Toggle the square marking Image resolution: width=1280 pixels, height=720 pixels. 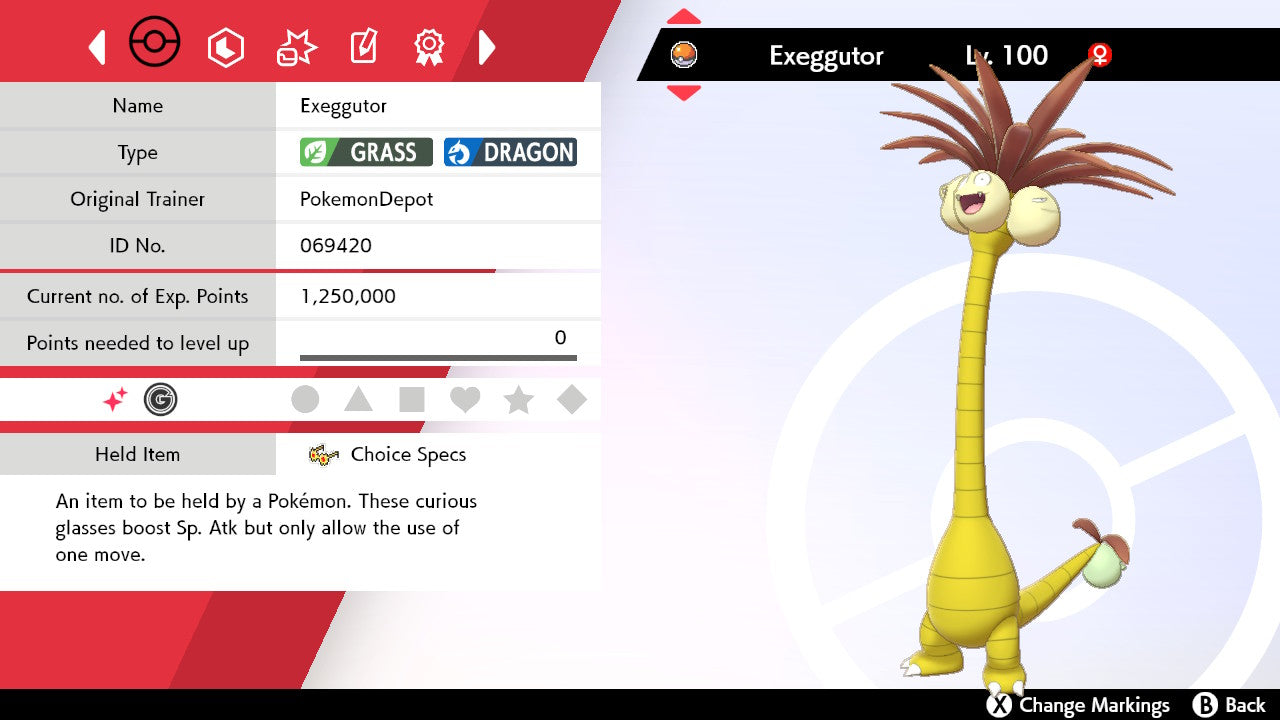411,400
